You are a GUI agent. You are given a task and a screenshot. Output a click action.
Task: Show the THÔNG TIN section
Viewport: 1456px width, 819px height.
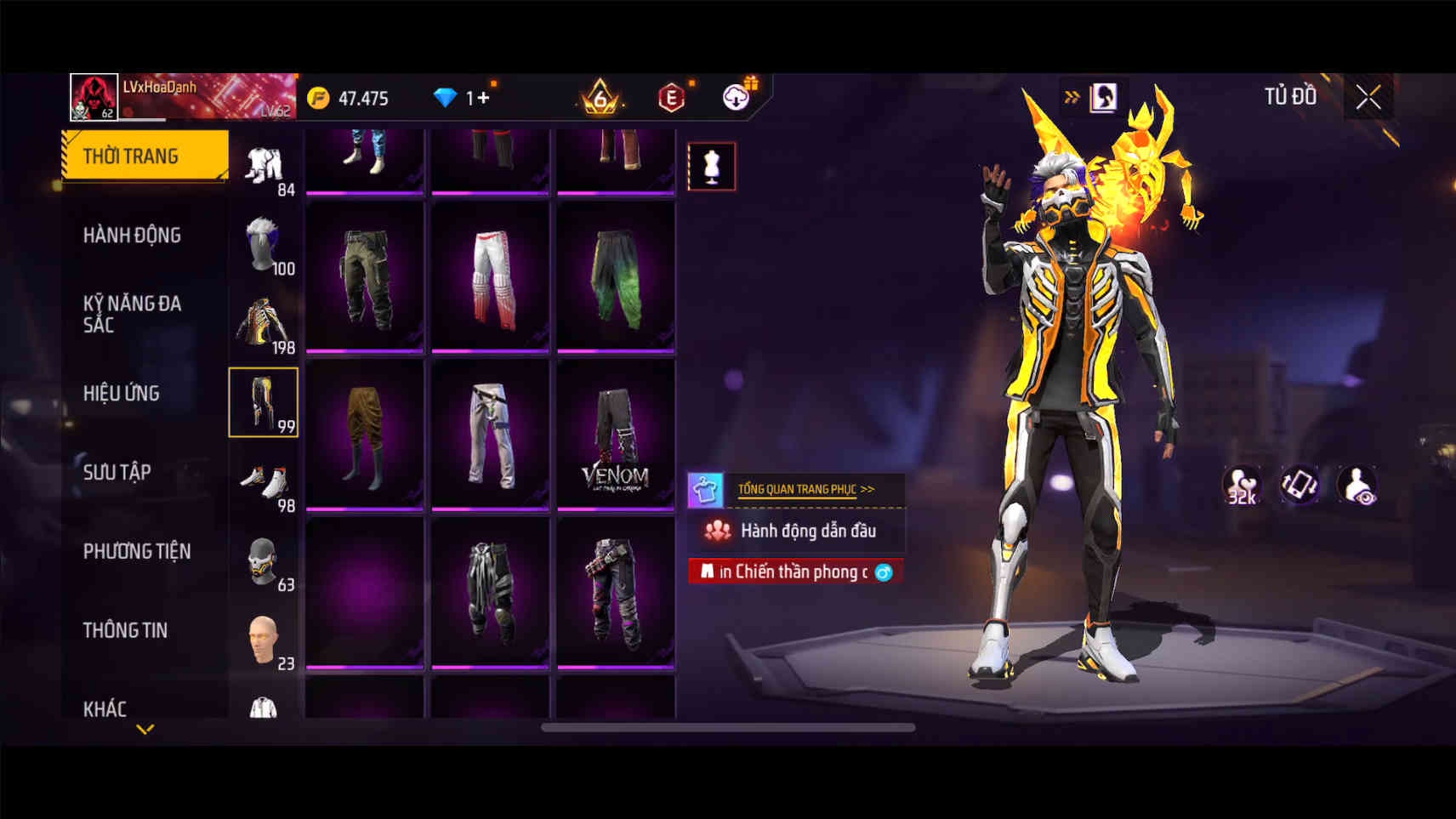click(125, 630)
